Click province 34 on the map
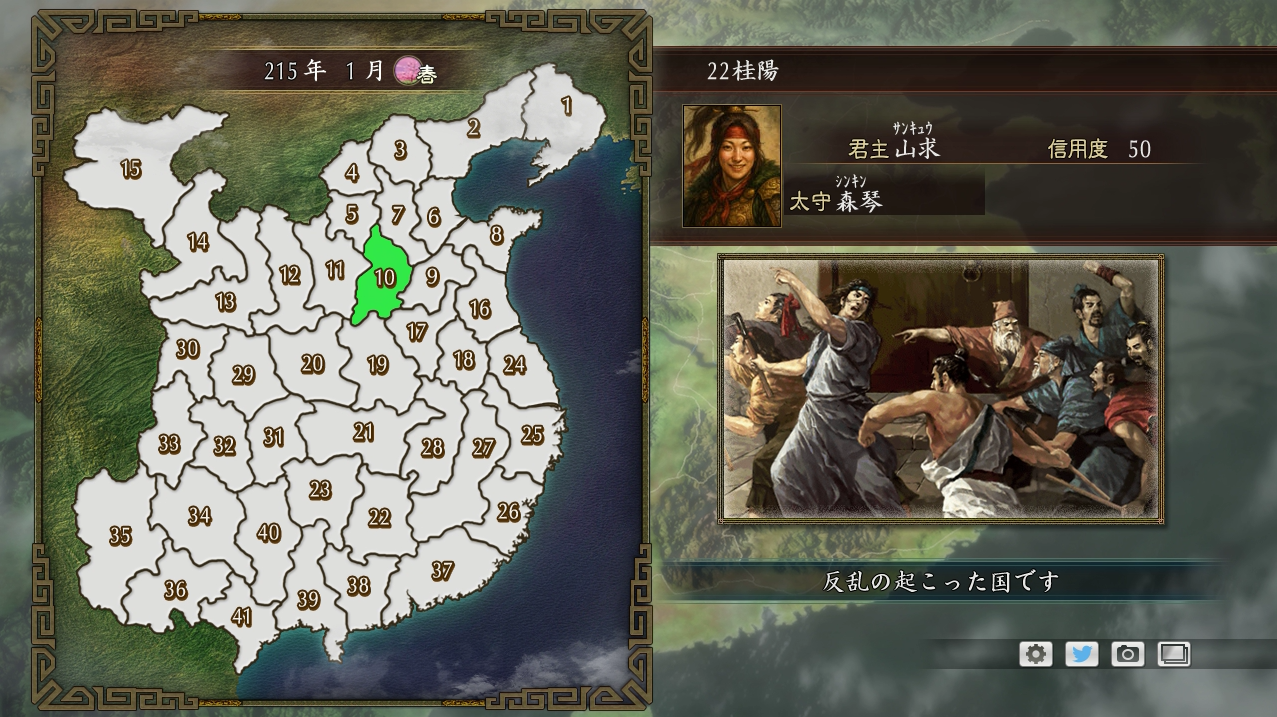The image size is (1277, 717). [x=199, y=516]
